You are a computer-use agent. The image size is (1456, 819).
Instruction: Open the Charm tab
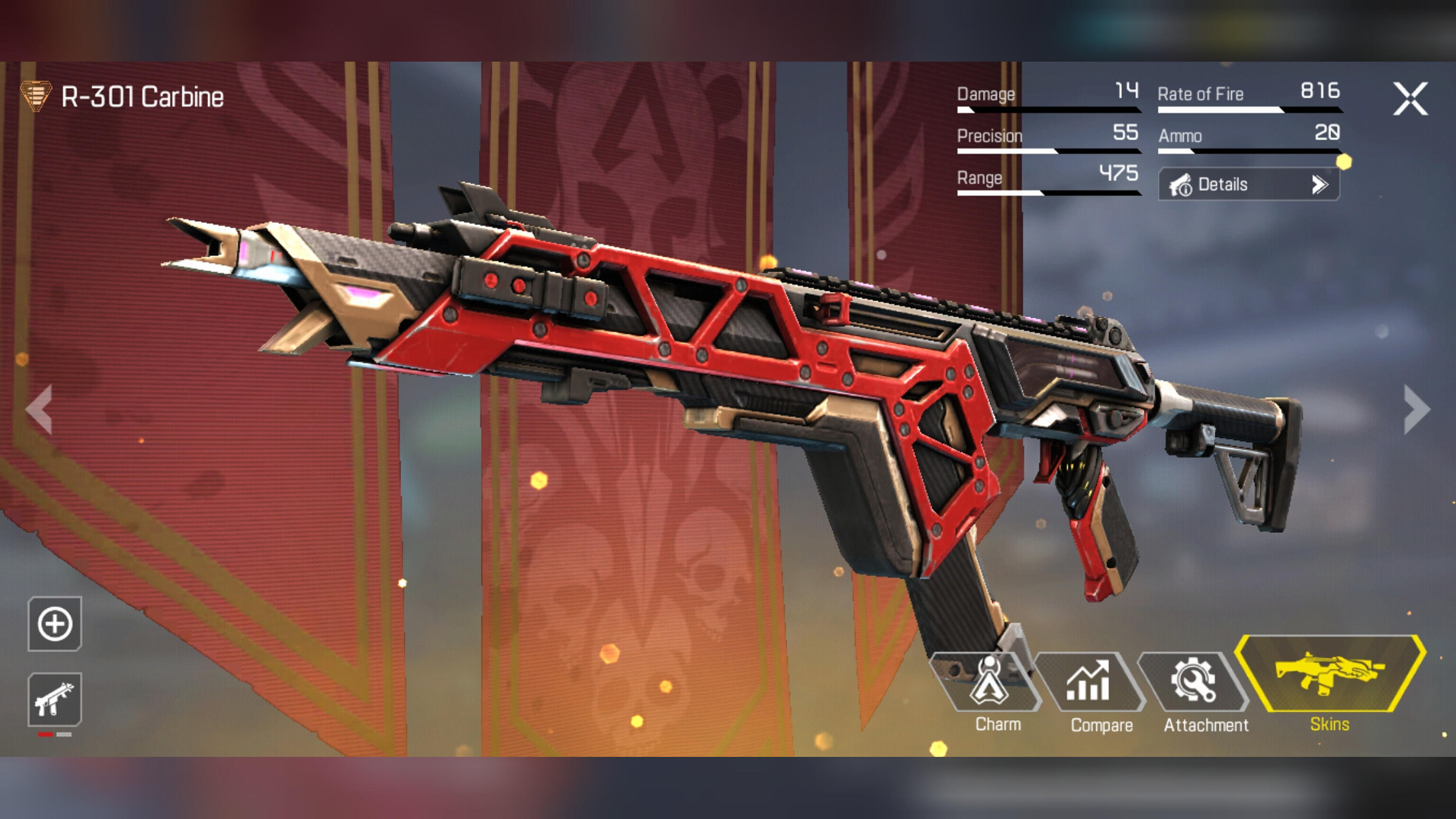(x=990, y=691)
